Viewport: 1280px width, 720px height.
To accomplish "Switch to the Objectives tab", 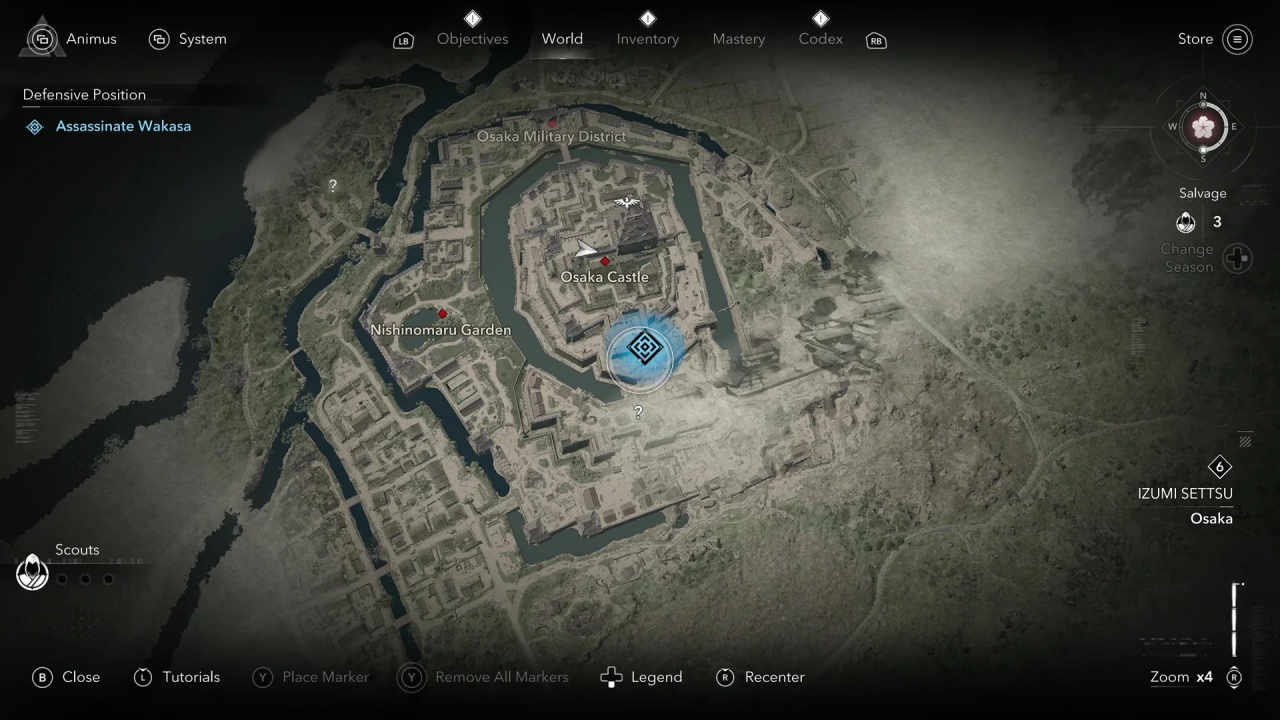I will point(472,39).
